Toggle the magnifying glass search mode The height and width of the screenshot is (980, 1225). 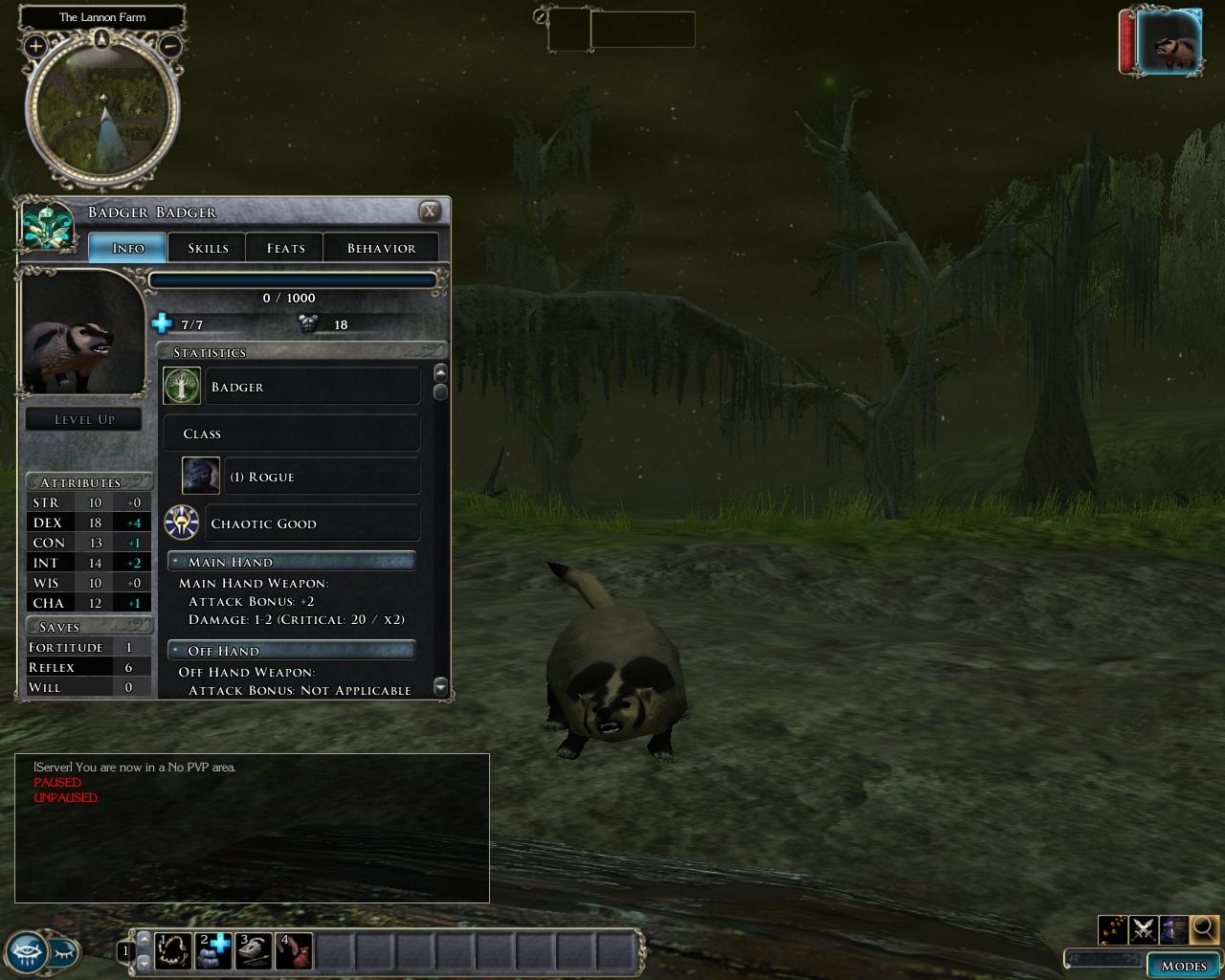(1204, 929)
